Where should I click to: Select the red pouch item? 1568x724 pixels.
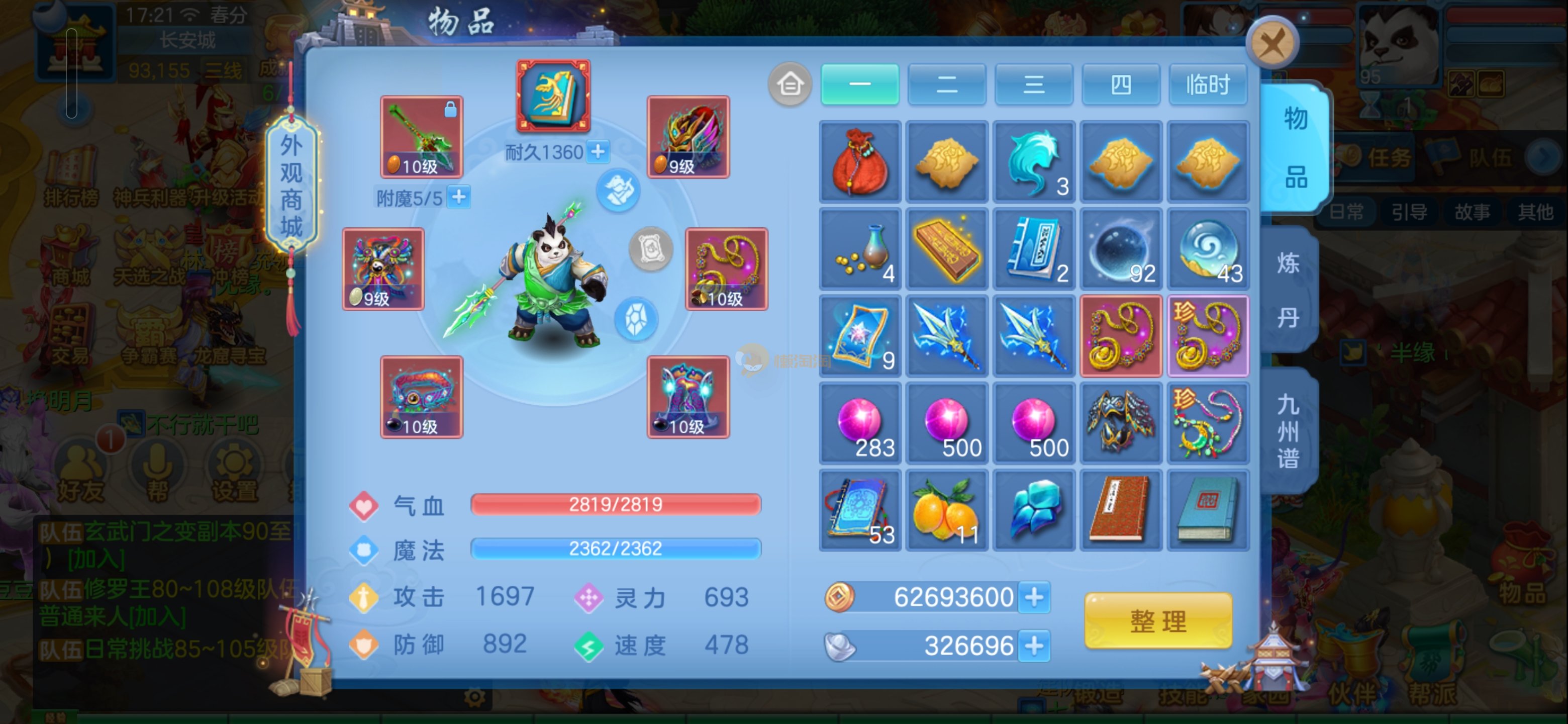859,161
